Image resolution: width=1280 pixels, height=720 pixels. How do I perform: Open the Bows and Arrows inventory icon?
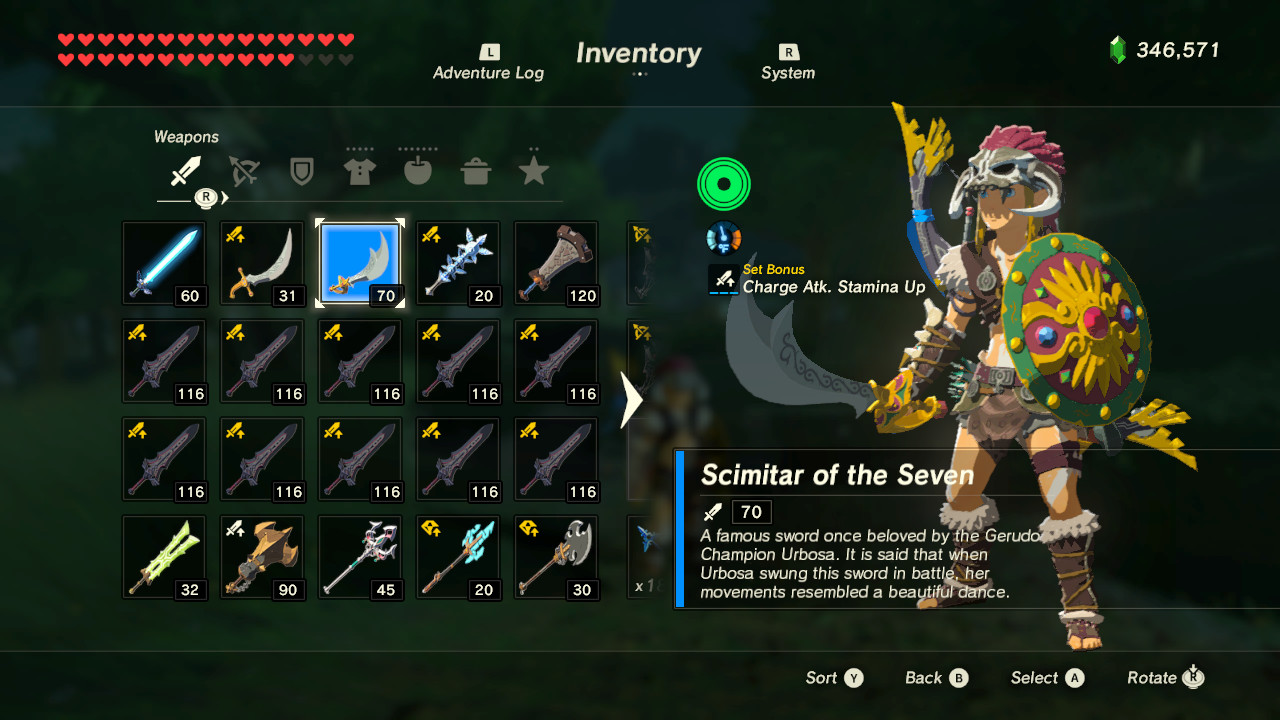tap(243, 170)
